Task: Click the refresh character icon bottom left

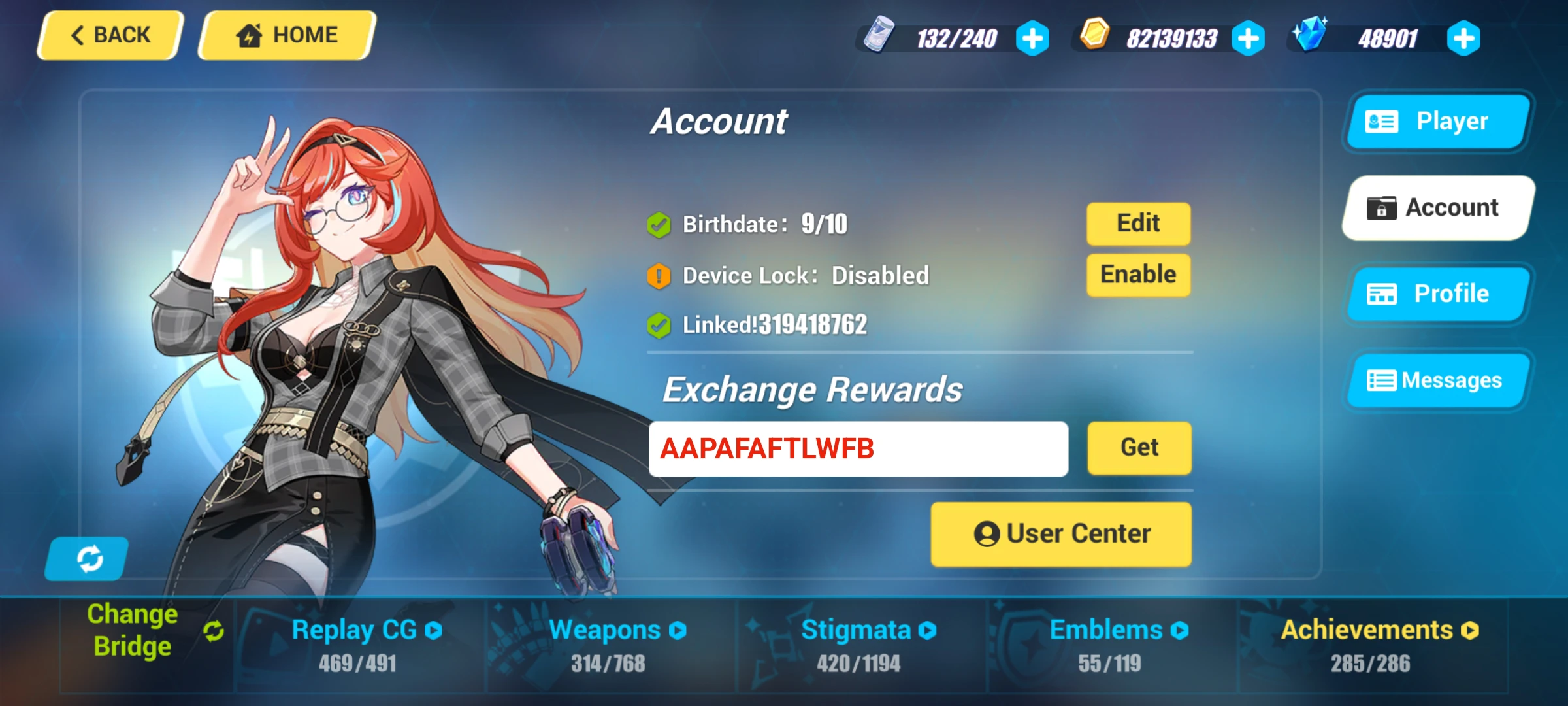Action: (87, 558)
